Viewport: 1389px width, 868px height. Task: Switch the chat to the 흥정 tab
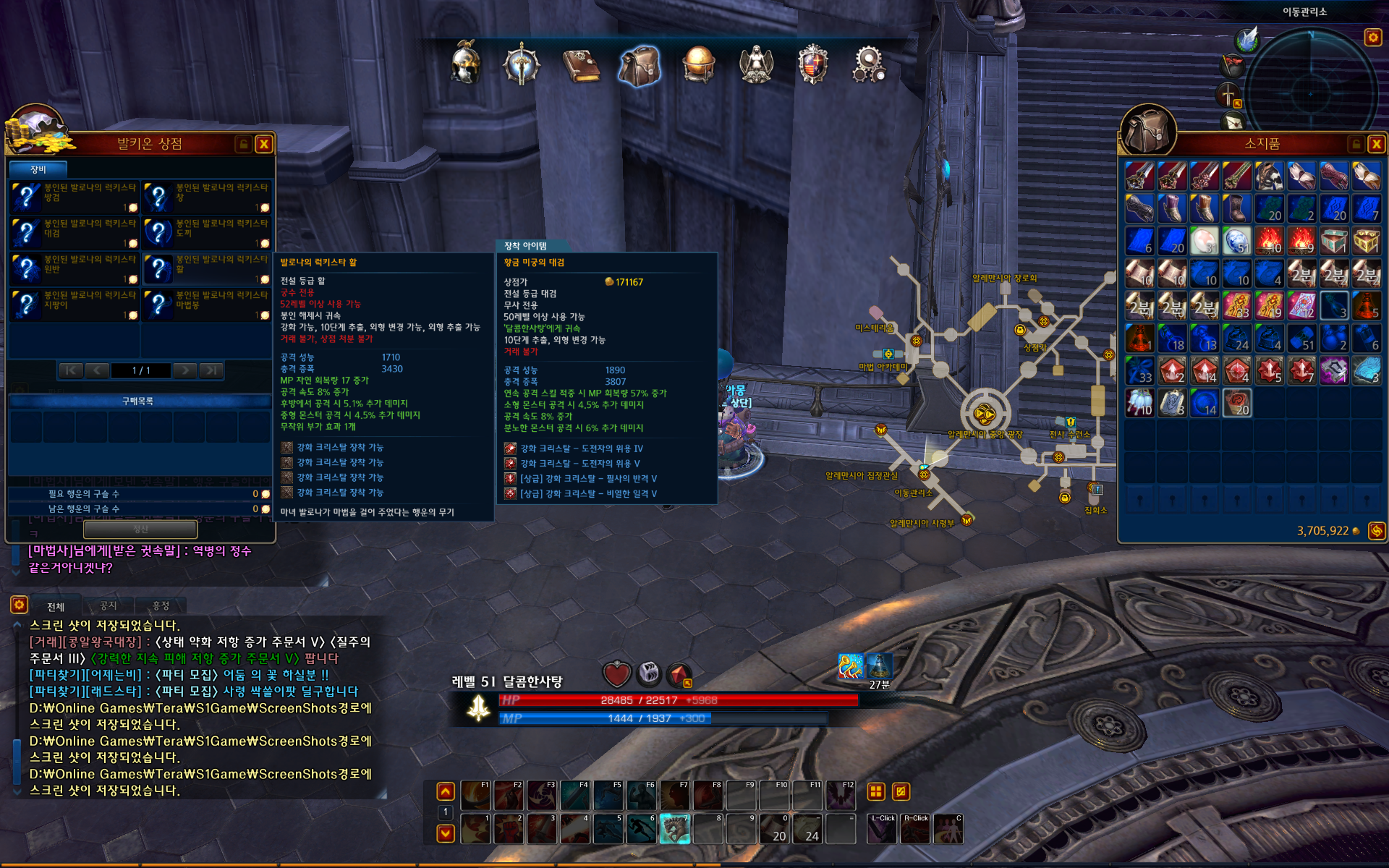pyautogui.click(x=161, y=606)
